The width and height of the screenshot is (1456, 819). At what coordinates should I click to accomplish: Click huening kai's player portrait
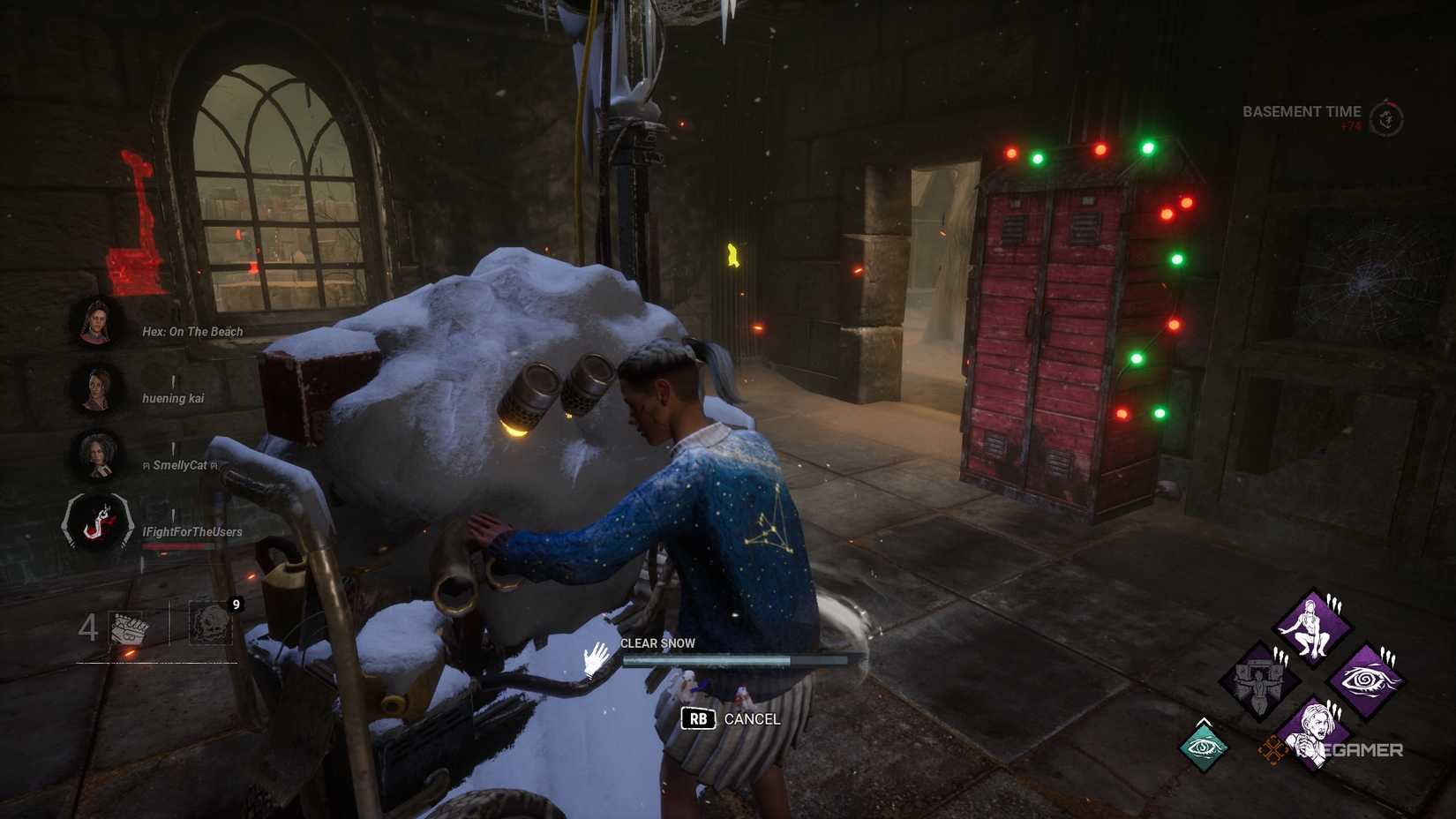coord(97,386)
